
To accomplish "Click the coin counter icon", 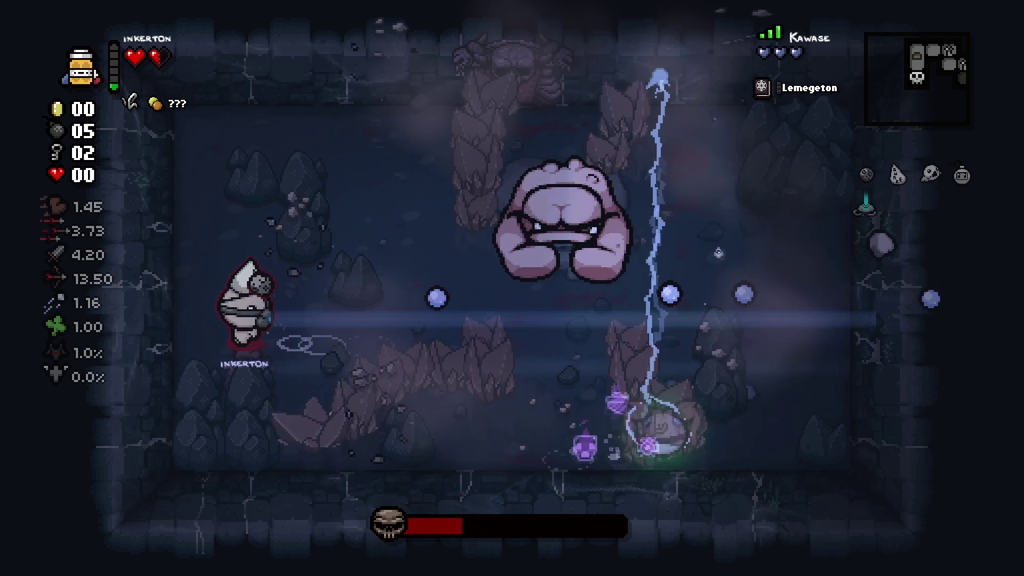I will [57, 109].
